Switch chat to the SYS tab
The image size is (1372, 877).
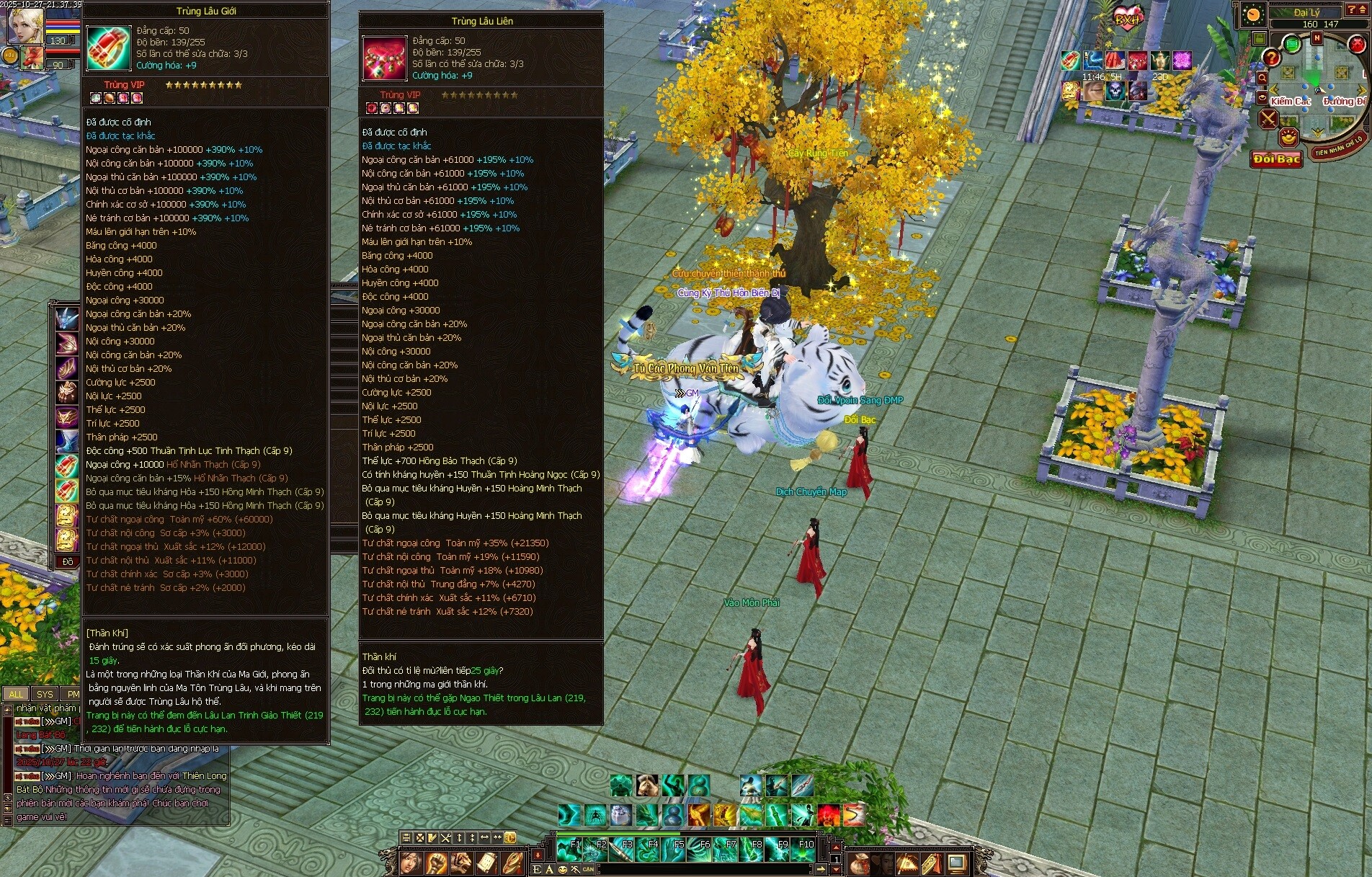click(x=45, y=694)
